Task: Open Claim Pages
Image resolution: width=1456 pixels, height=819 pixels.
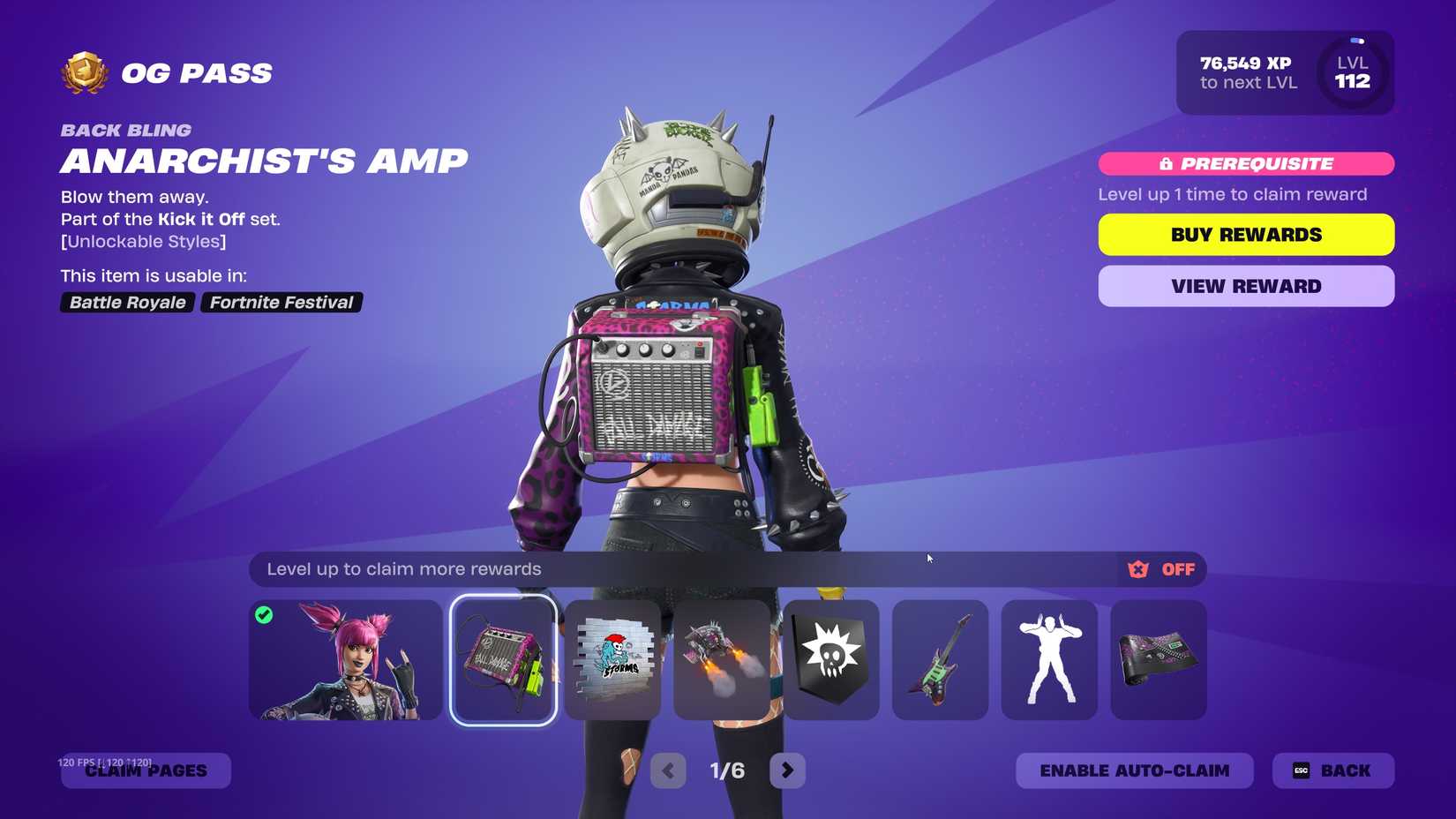Action: [146, 770]
